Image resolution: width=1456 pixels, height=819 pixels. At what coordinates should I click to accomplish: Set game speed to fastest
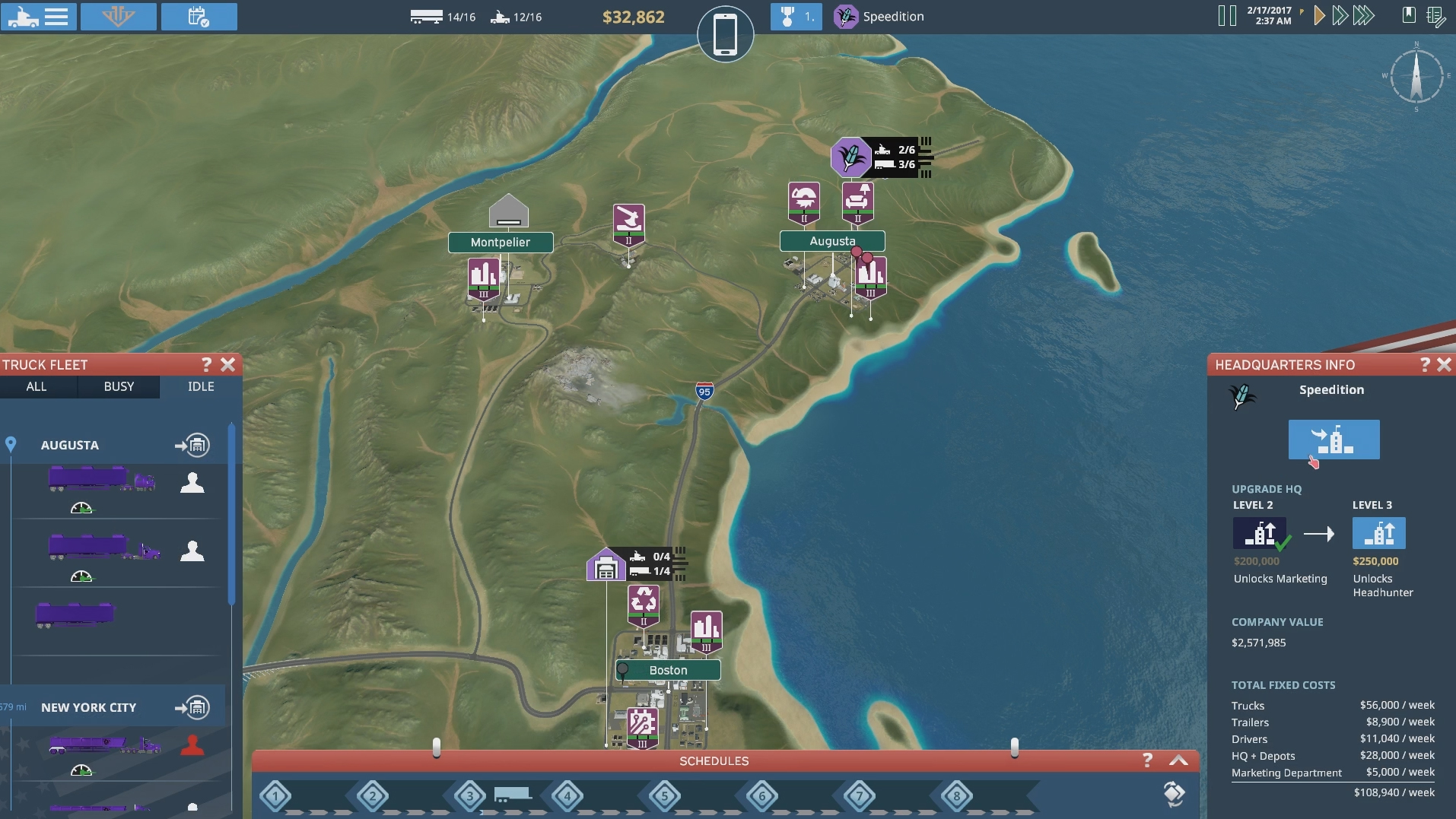(1364, 16)
